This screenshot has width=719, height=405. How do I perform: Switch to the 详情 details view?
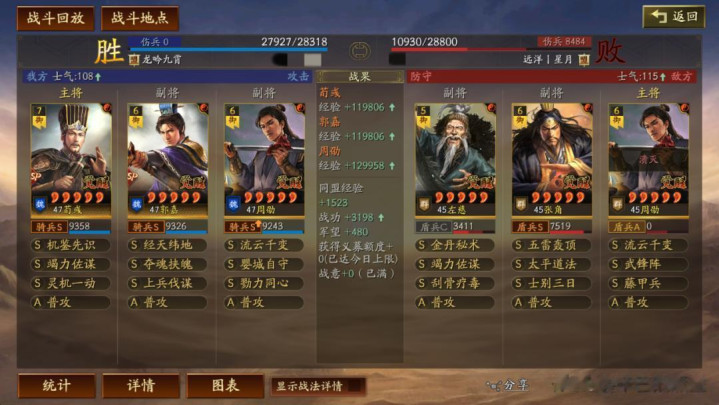[141, 385]
